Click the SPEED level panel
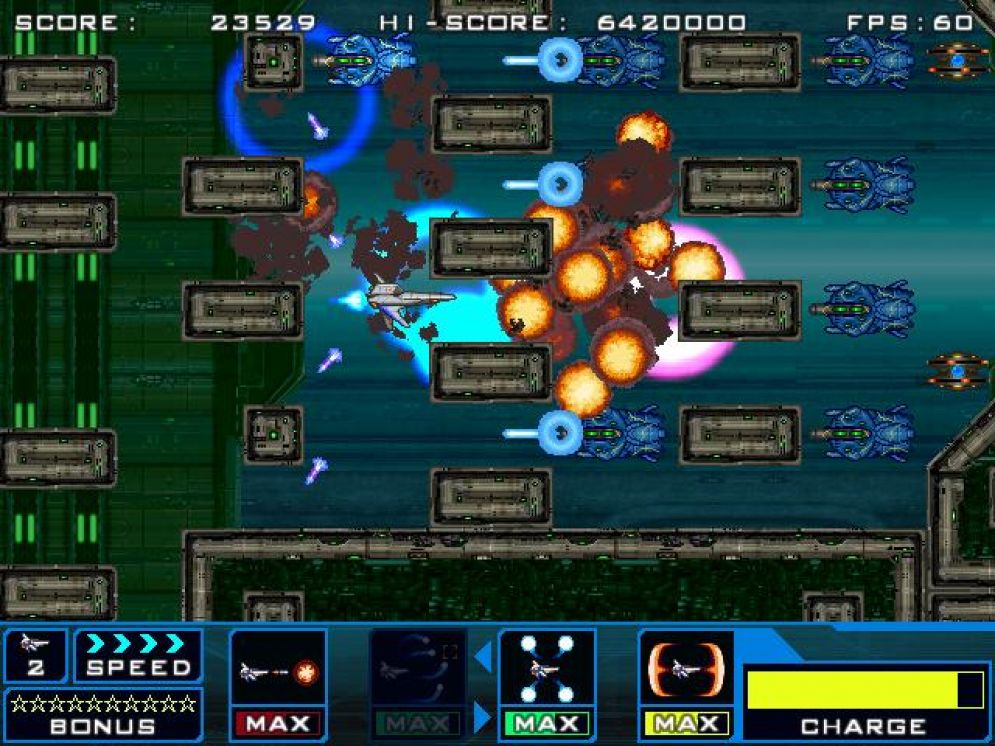The height and width of the screenshot is (746, 995). [x=138, y=656]
